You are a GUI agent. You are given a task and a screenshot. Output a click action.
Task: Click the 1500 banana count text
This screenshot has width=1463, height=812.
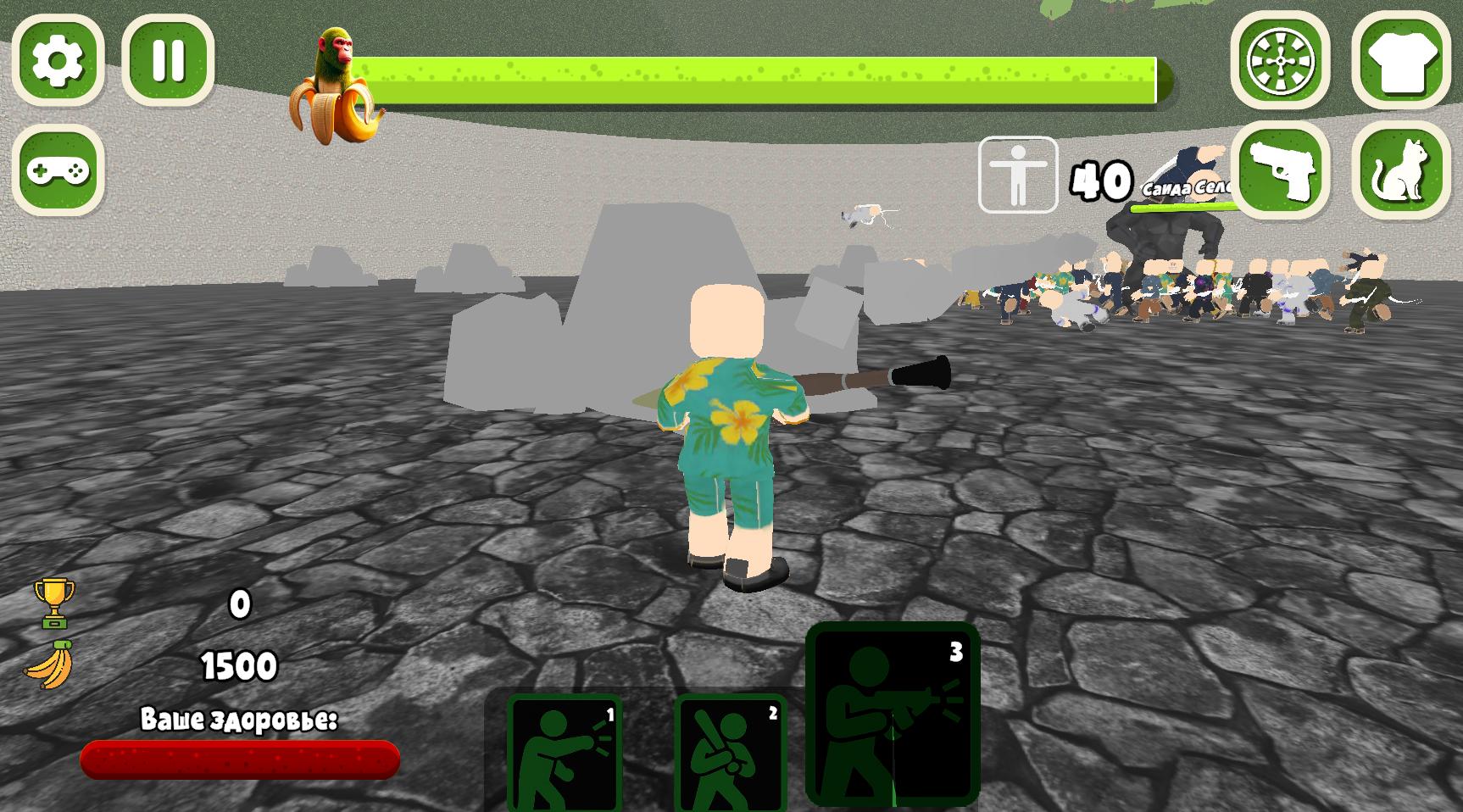click(x=238, y=666)
